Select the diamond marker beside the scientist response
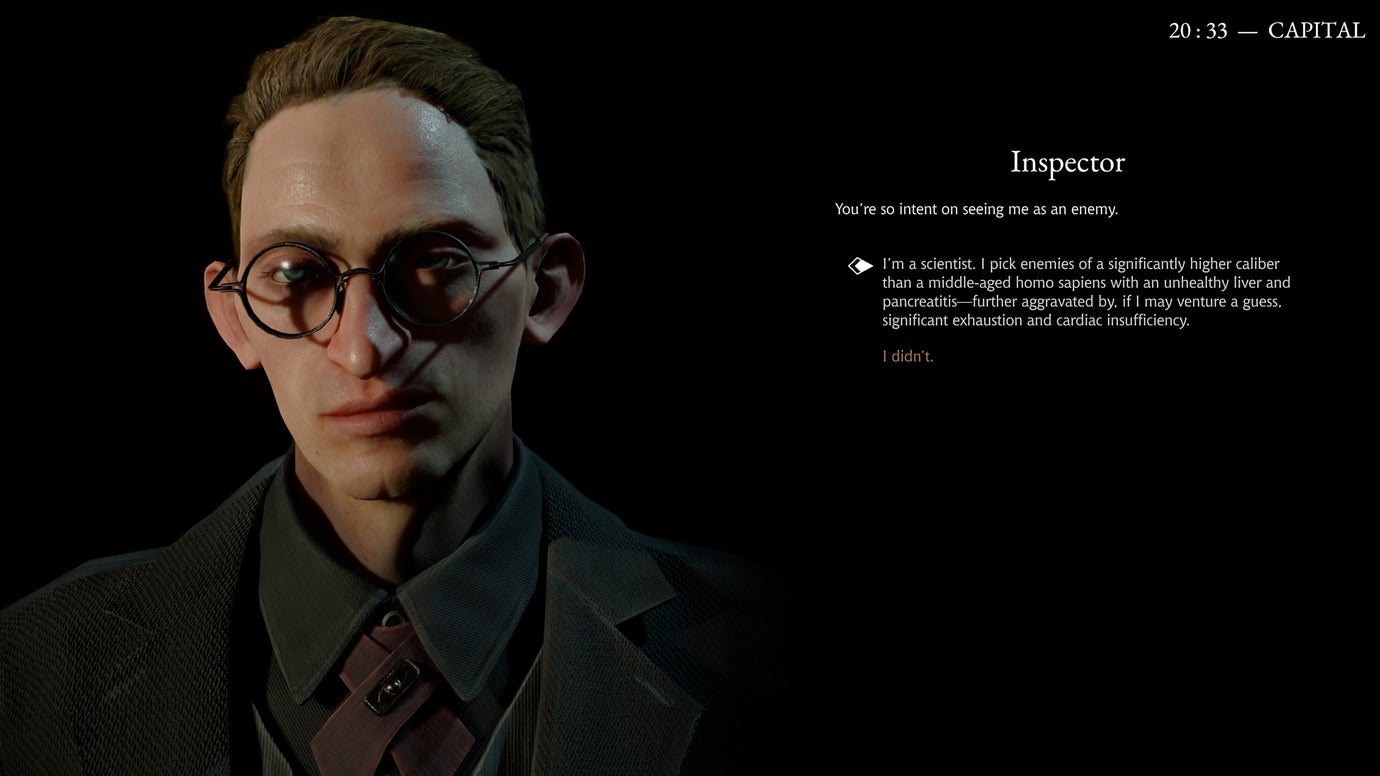Image resolution: width=1380 pixels, height=776 pixels. (x=858, y=265)
